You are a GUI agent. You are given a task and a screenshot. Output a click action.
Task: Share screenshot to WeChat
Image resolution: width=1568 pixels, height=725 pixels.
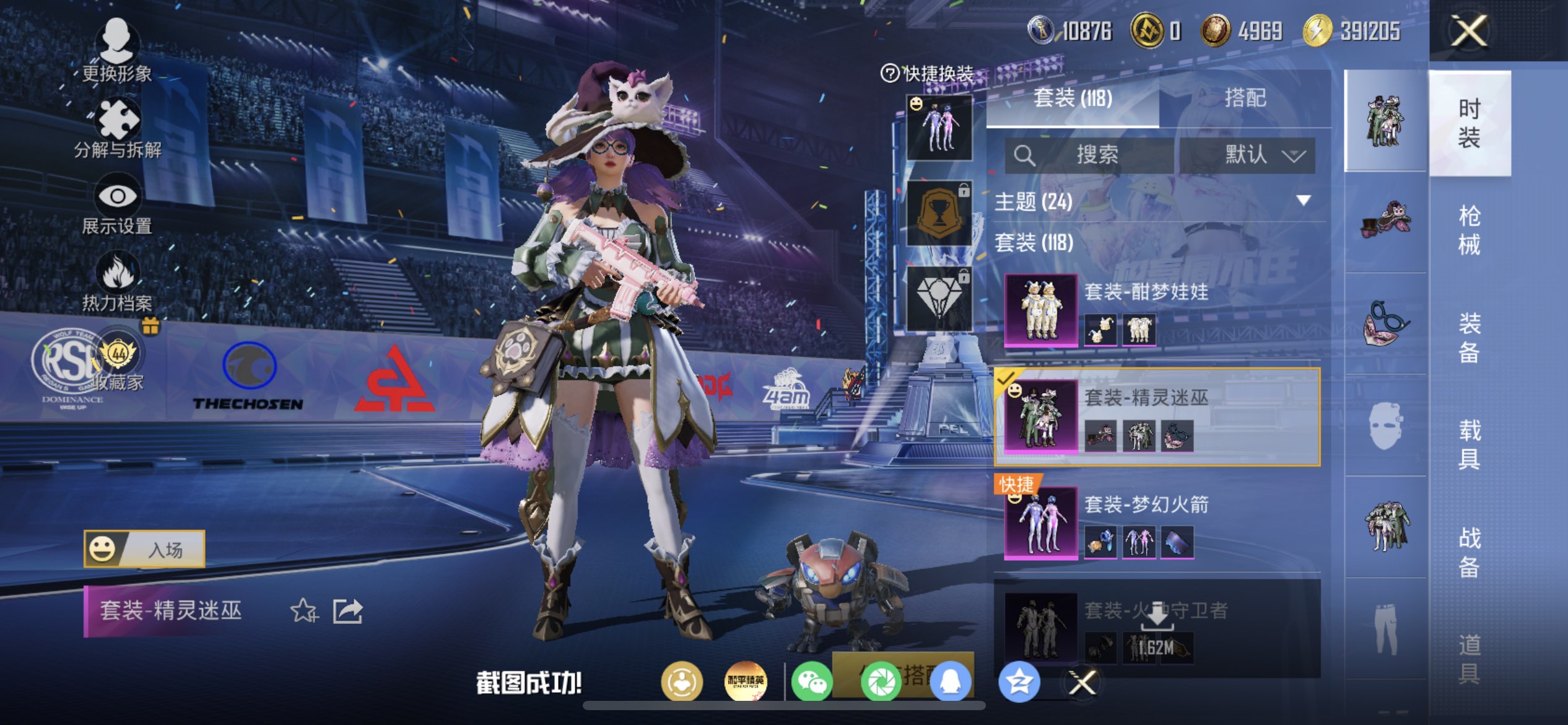812,682
